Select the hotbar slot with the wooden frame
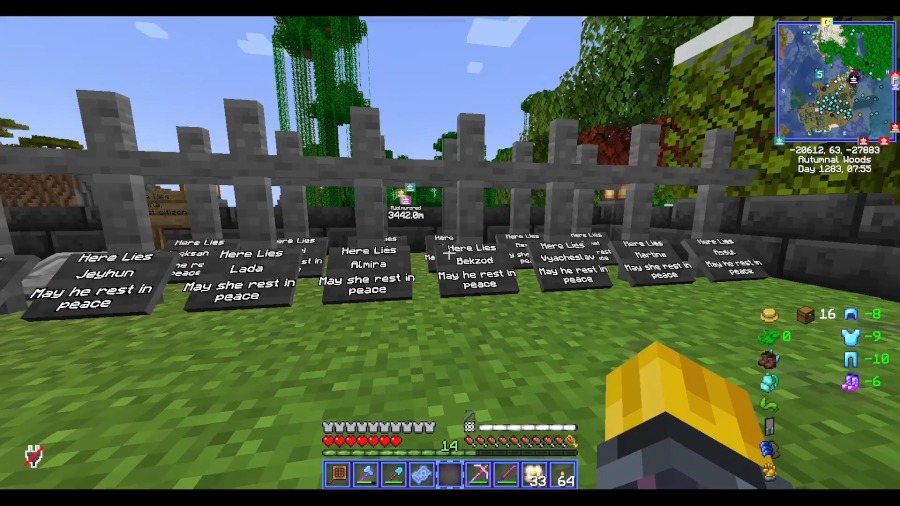Image resolution: width=900 pixels, height=506 pixels. tap(338, 474)
